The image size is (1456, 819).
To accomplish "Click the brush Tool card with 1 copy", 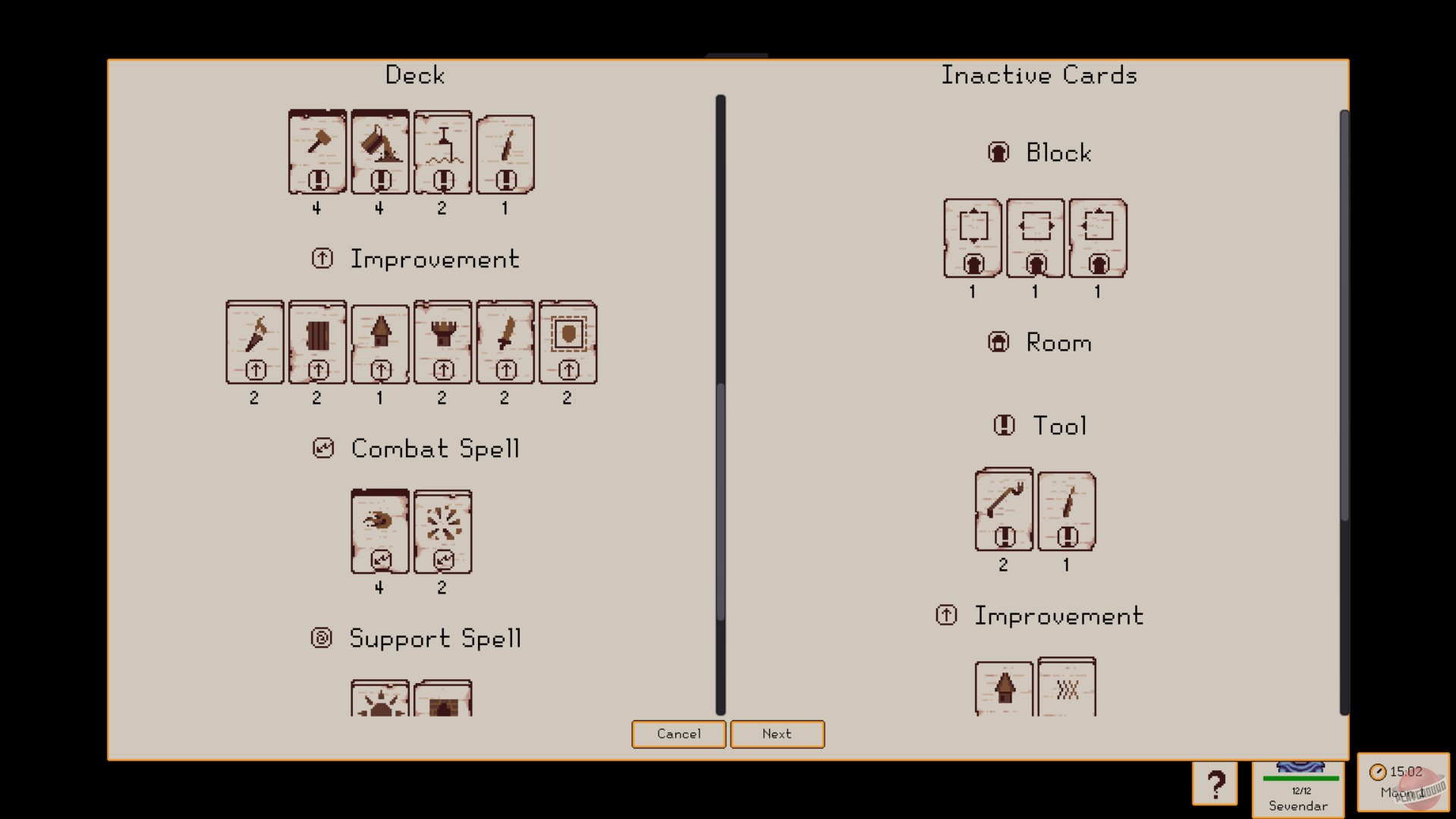I will (1066, 510).
